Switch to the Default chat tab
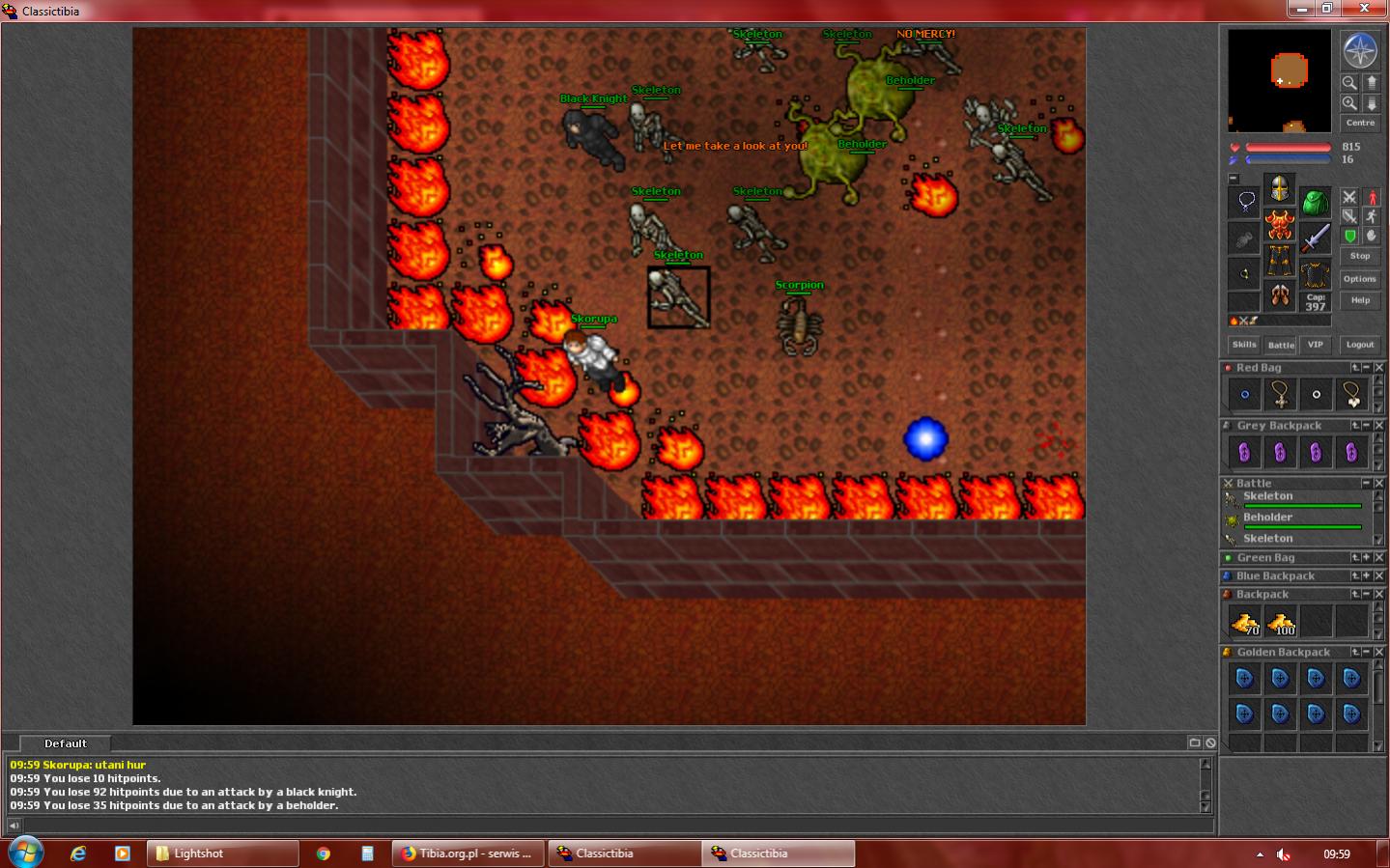Viewport: 1390px width, 868px height. pyautogui.click(x=66, y=743)
